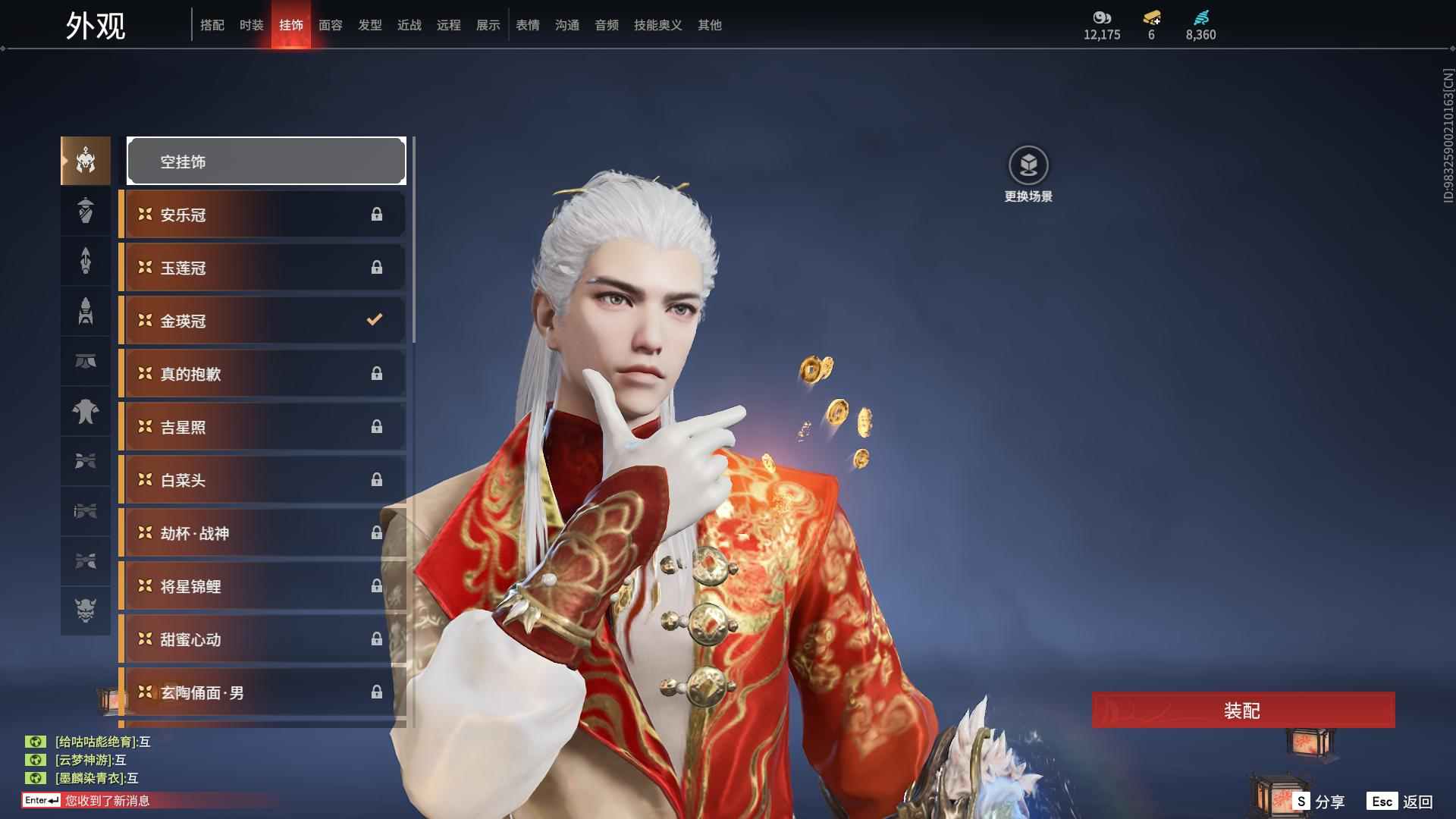1456x819 pixels.
Task: Select the 安乐冠 accessory
Action: (263, 215)
